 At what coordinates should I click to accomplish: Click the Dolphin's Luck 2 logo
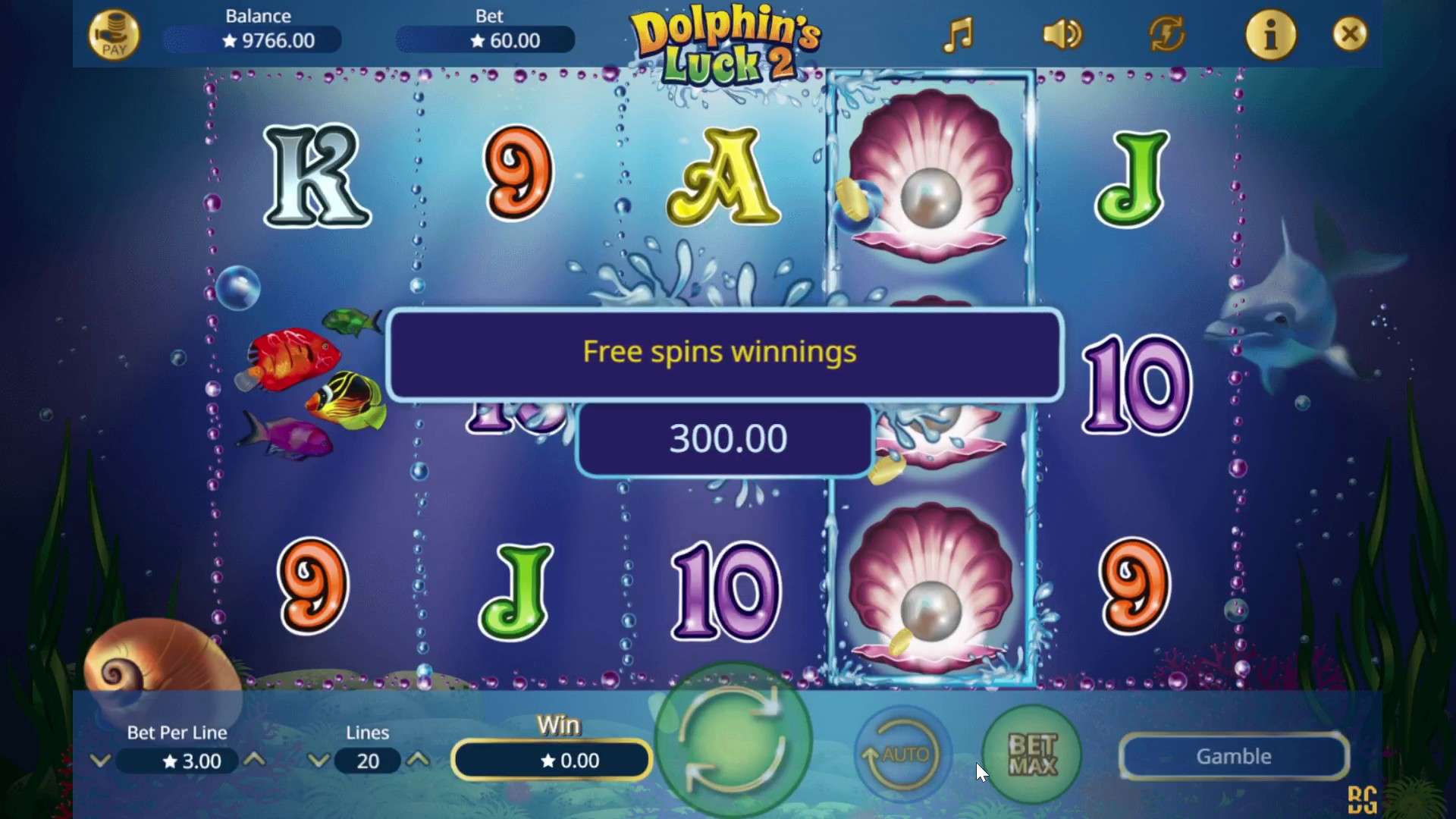tap(726, 43)
